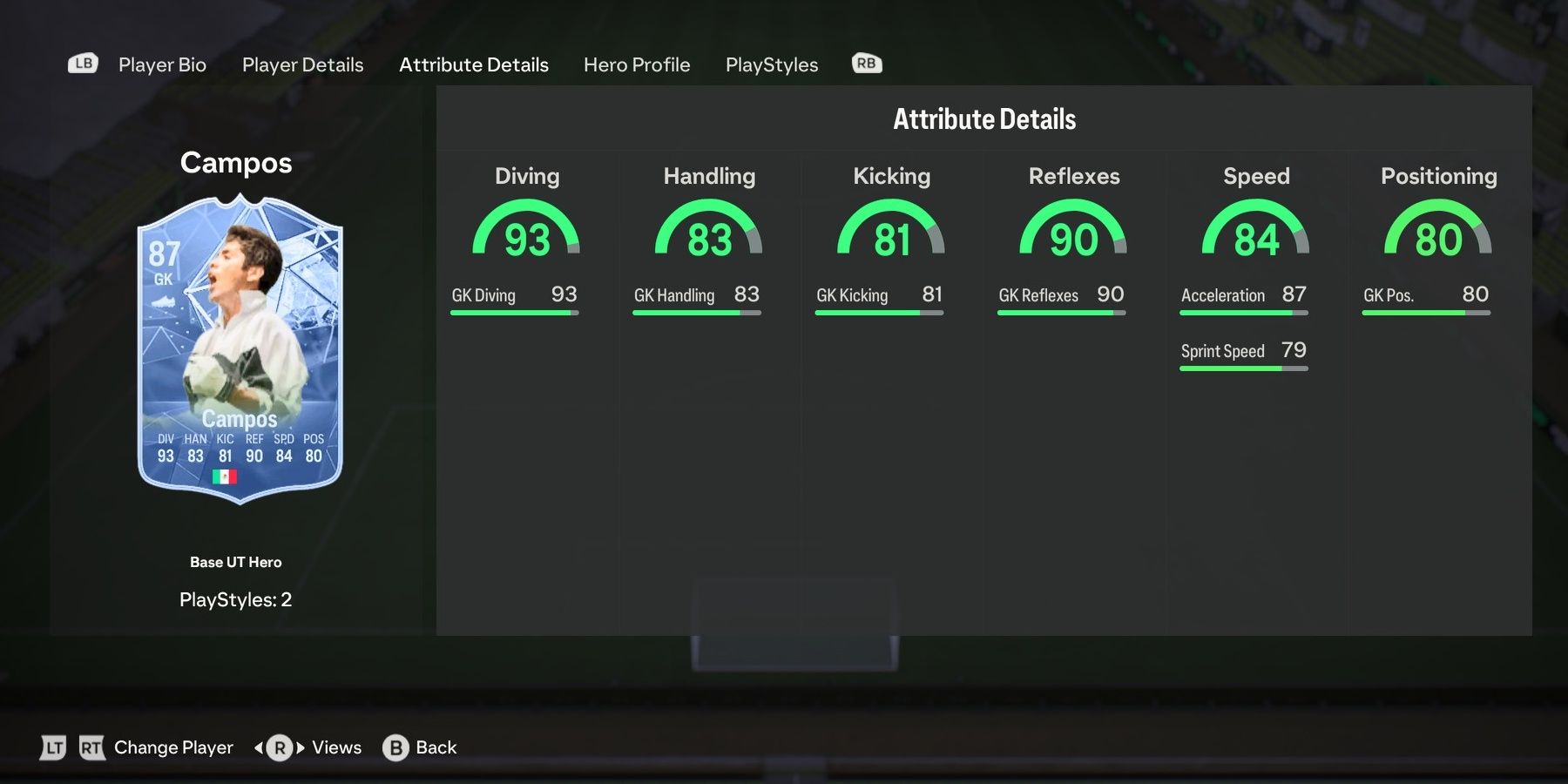The width and height of the screenshot is (1568, 784).
Task: Click the PlayStyles: 2 label
Action: tap(237, 599)
